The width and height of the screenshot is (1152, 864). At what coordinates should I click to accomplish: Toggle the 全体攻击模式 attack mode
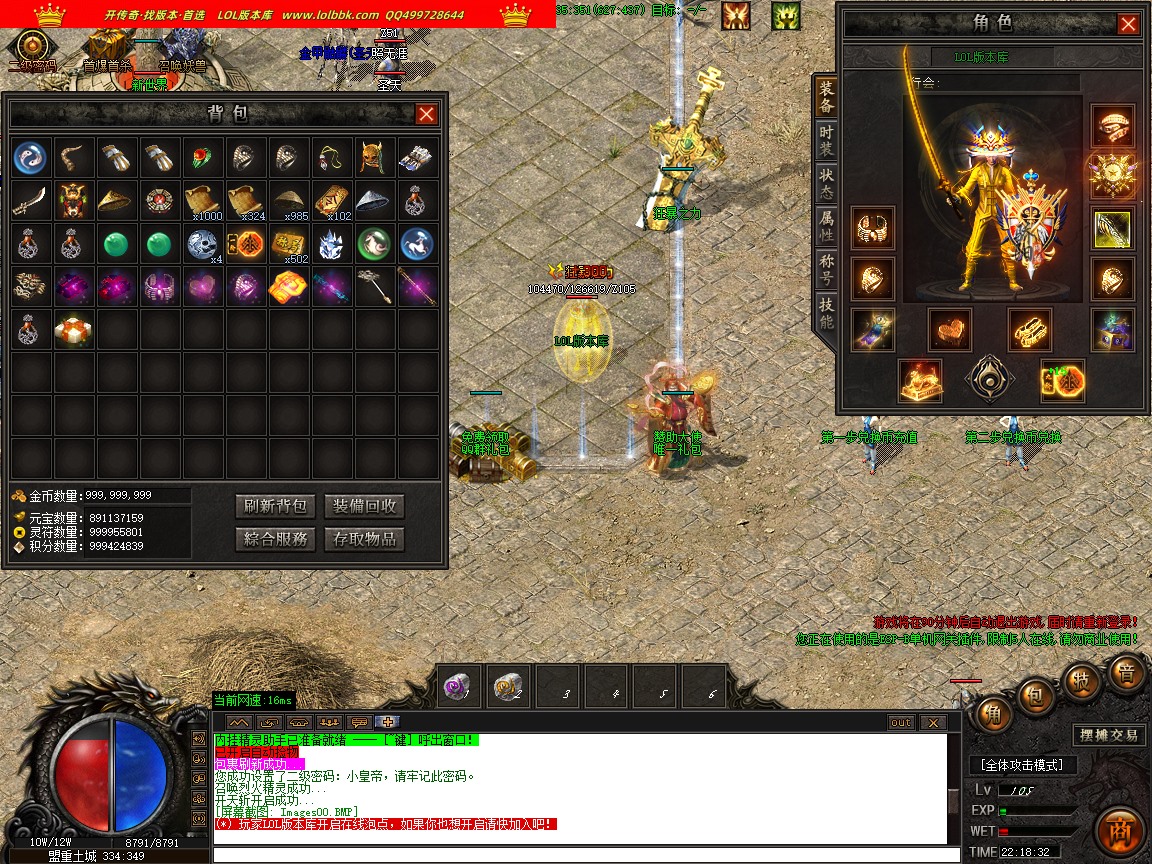1022,765
